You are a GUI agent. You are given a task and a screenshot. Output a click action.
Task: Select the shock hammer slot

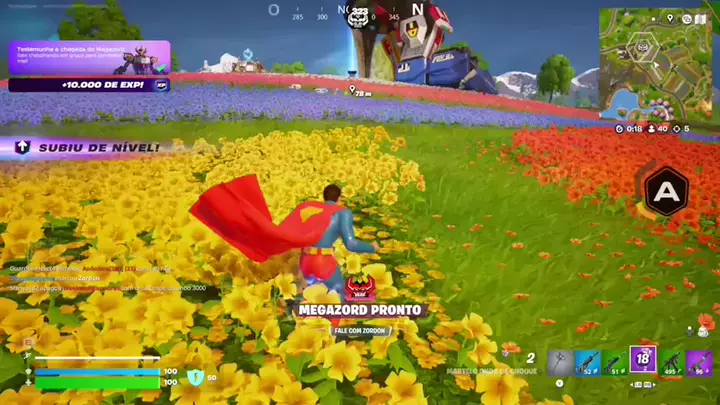coord(560,360)
